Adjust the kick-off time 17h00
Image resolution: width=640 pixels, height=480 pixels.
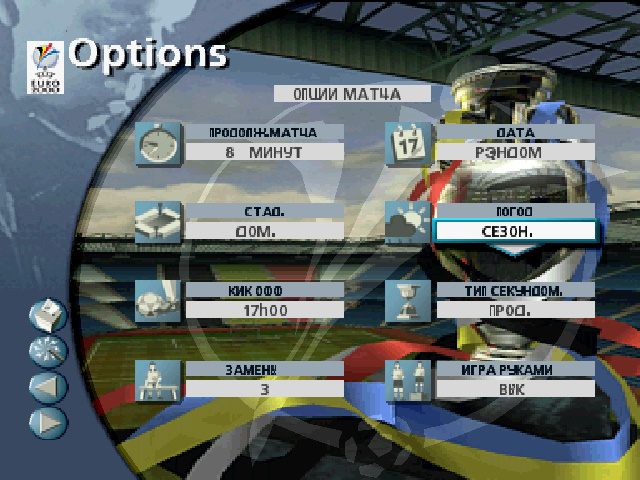pyautogui.click(x=264, y=308)
